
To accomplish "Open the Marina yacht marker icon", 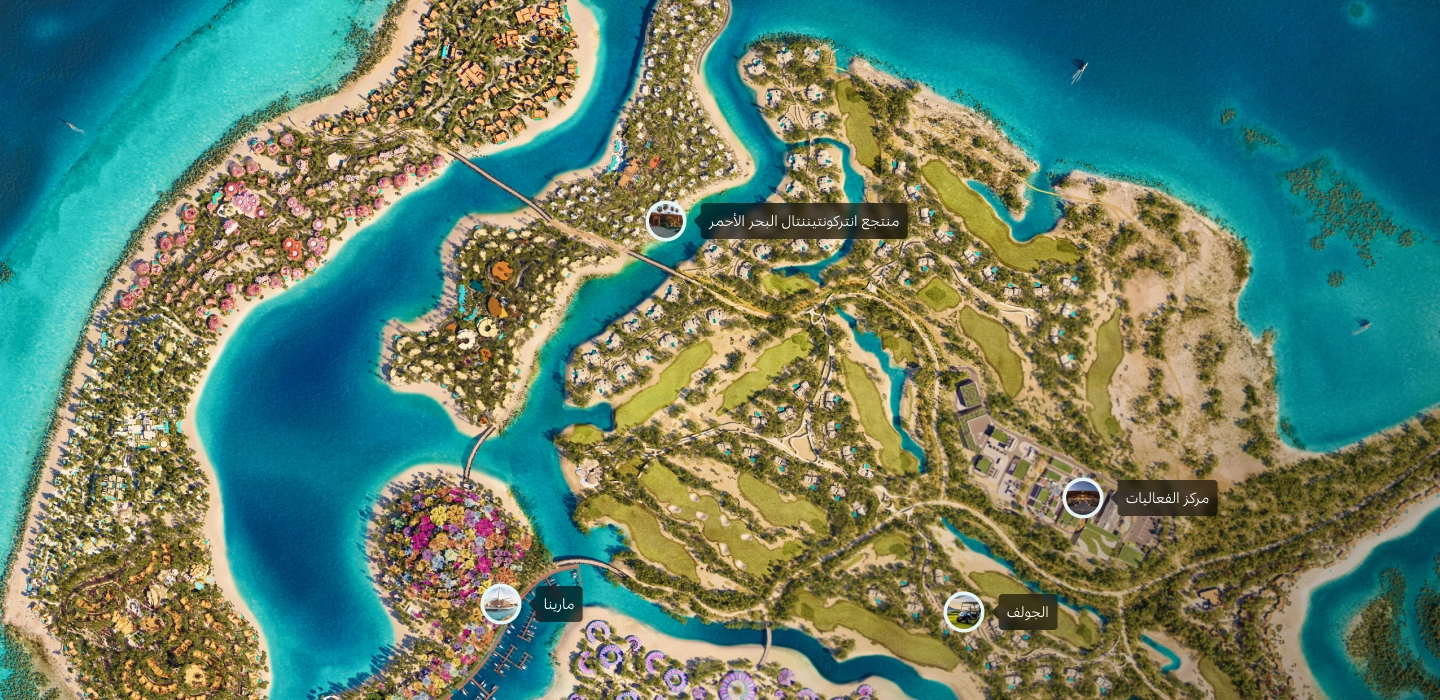I will 500,604.
